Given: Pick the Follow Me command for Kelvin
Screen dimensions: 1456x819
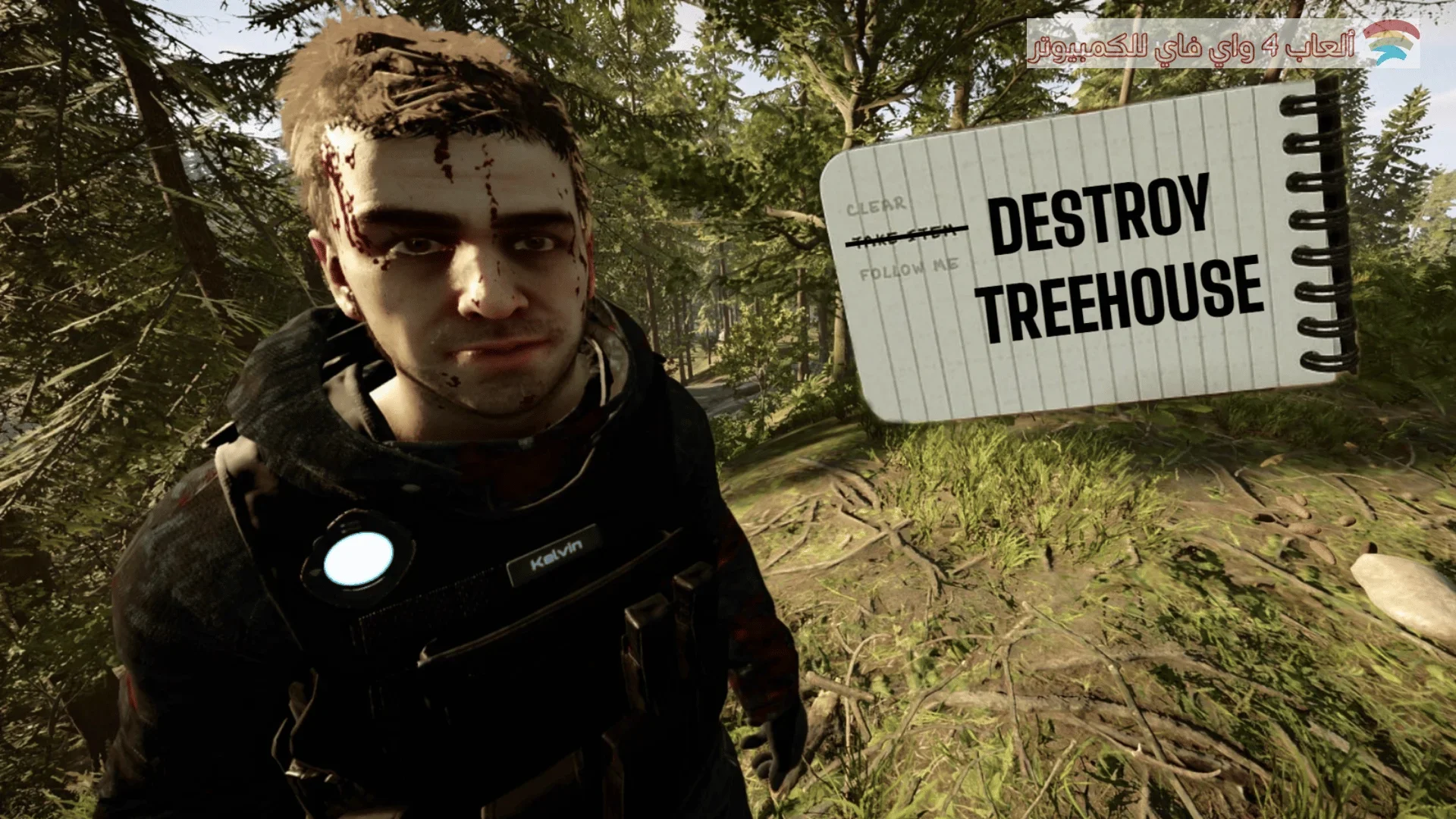Looking at the screenshot, I should click(908, 268).
